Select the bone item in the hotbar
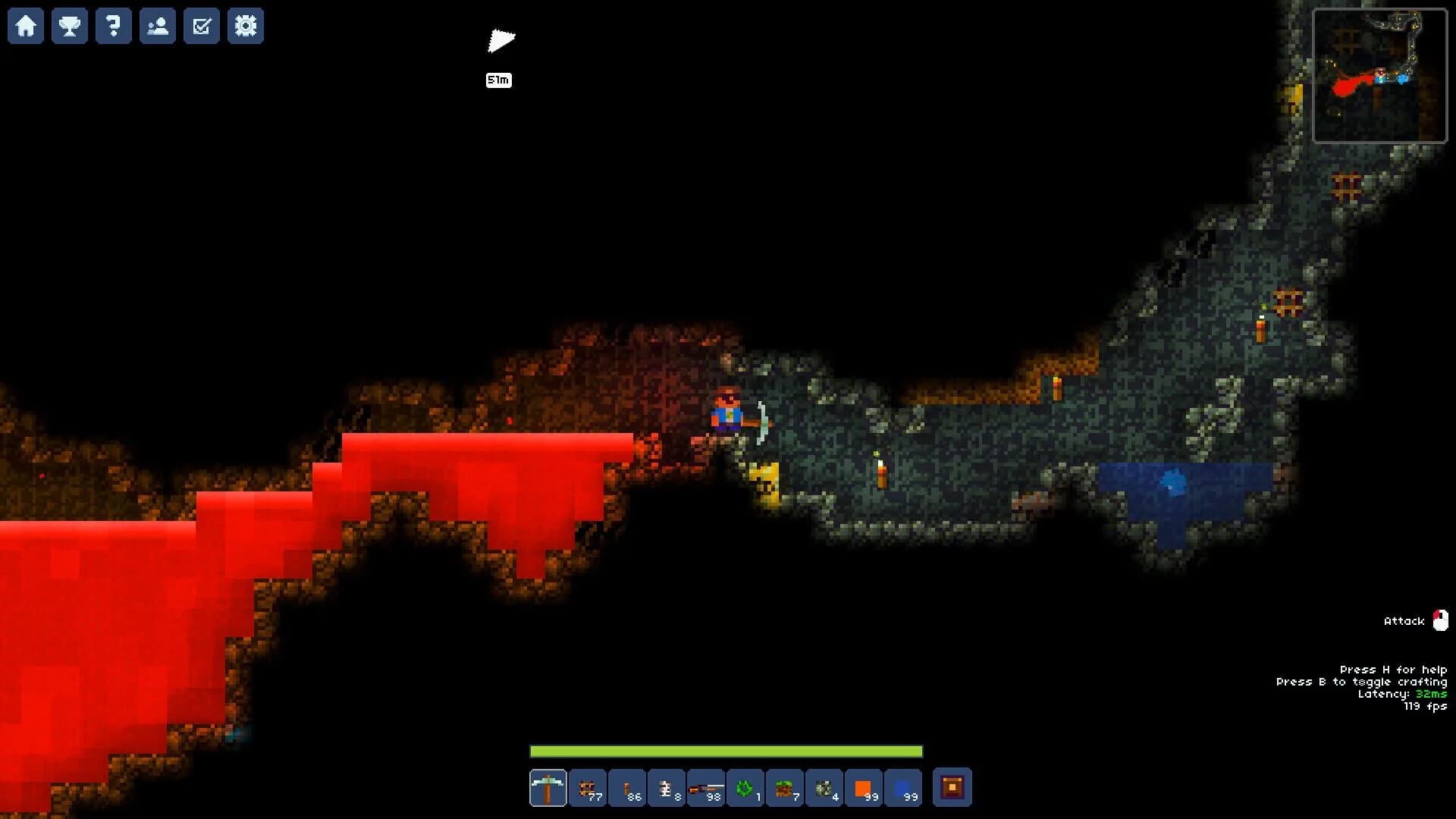Viewport: 1456px width, 819px height. pyautogui.click(x=666, y=789)
